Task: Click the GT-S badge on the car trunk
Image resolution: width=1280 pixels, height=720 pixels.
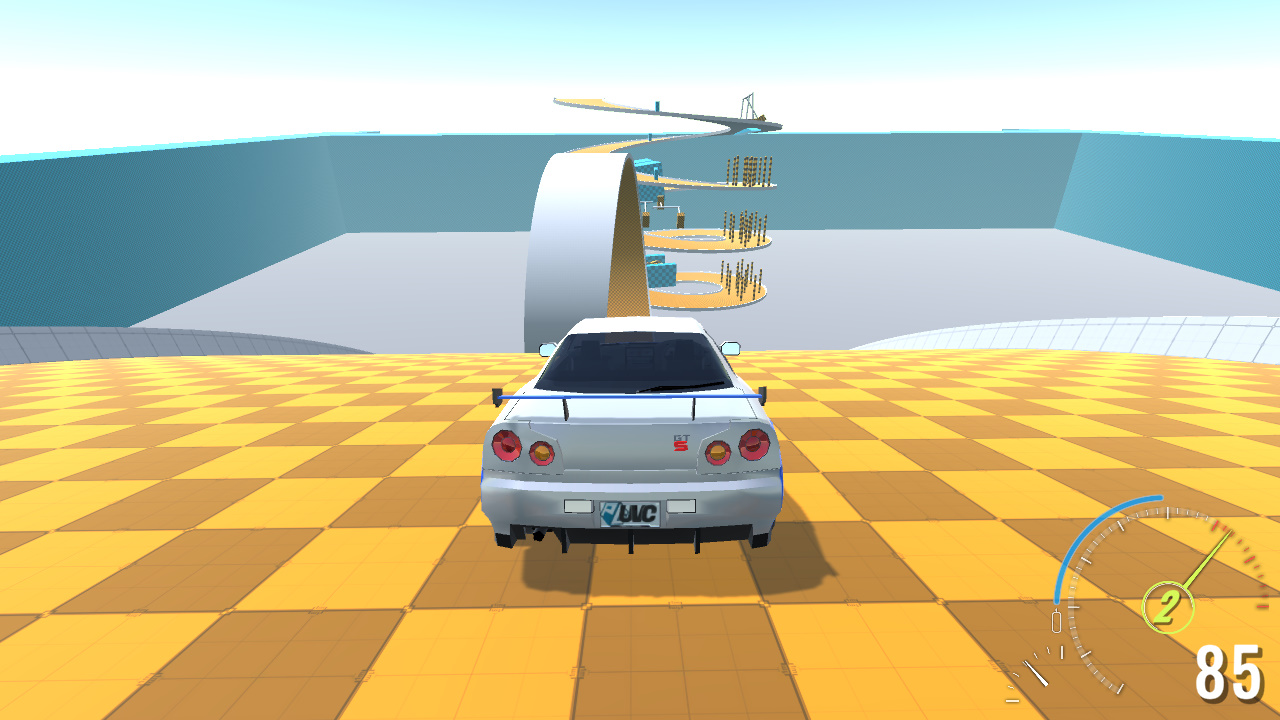Action: coord(680,443)
